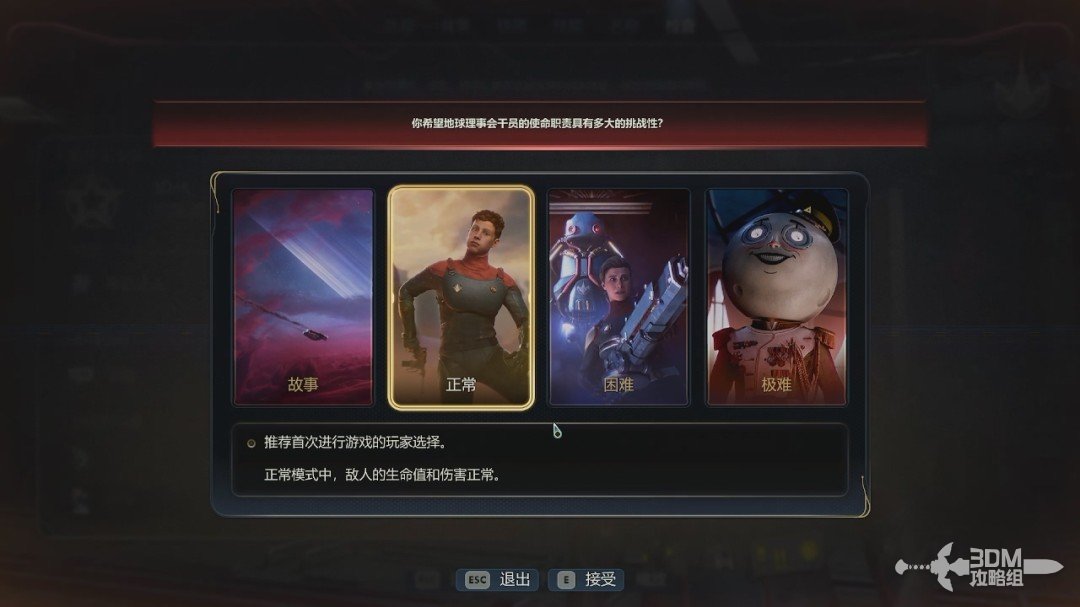This screenshot has height=607, width=1080.
Task: Pick the 困难 (Hard) difficulty card
Action: [x=619, y=297]
